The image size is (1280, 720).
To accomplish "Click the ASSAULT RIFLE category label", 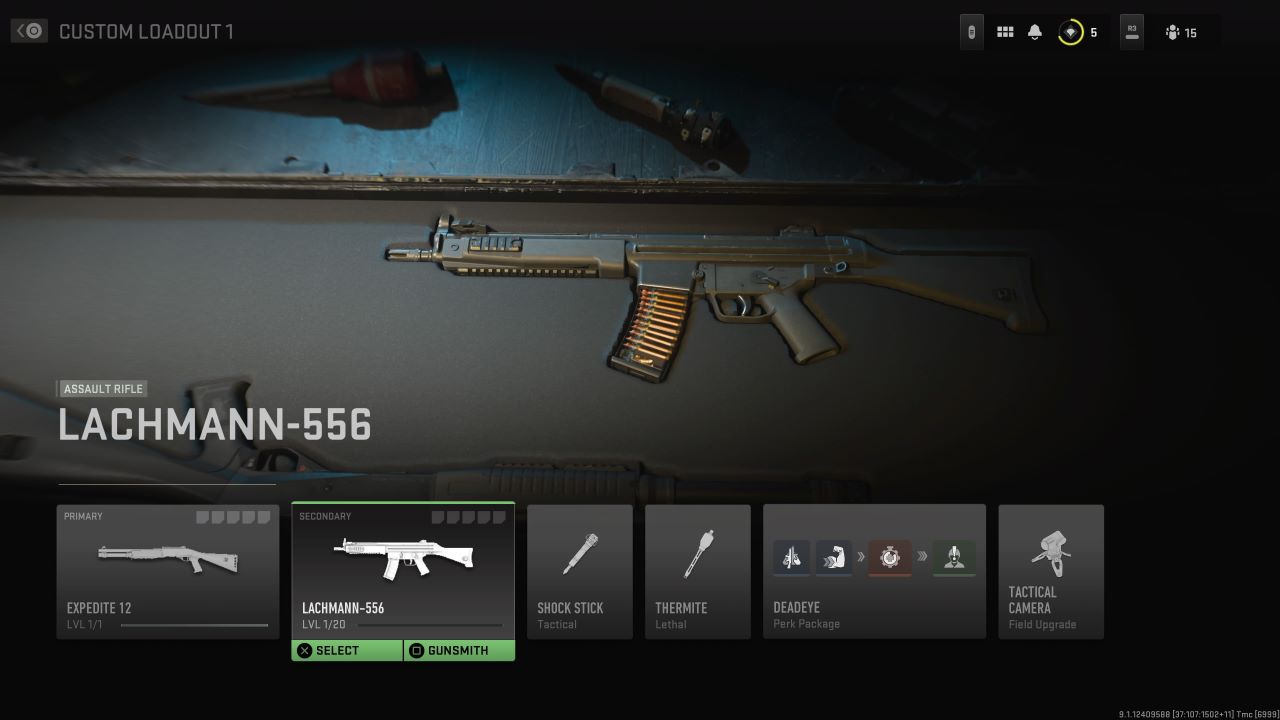I will pos(102,389).
